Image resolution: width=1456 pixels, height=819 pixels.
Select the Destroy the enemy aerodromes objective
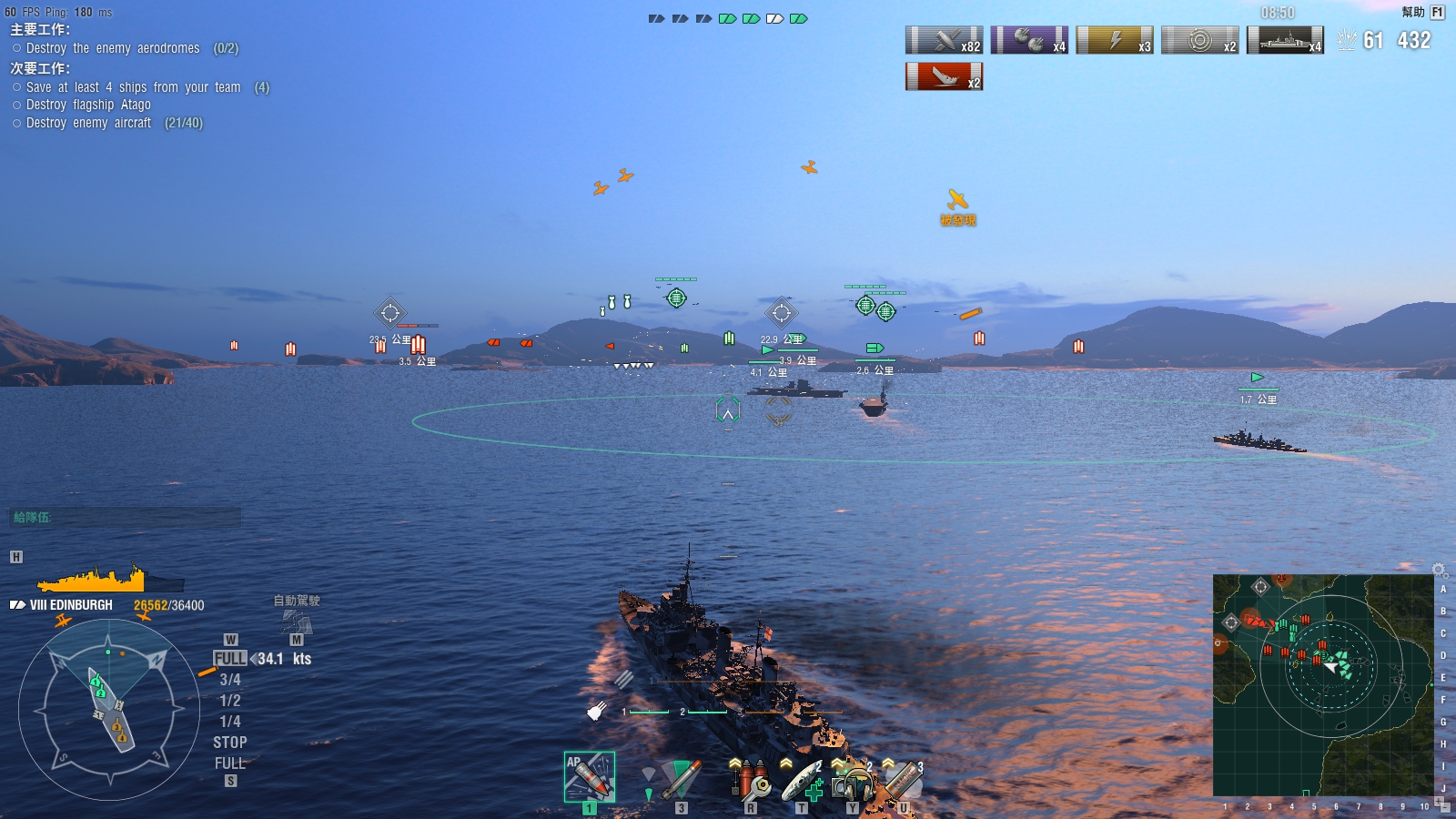(113, 48)
